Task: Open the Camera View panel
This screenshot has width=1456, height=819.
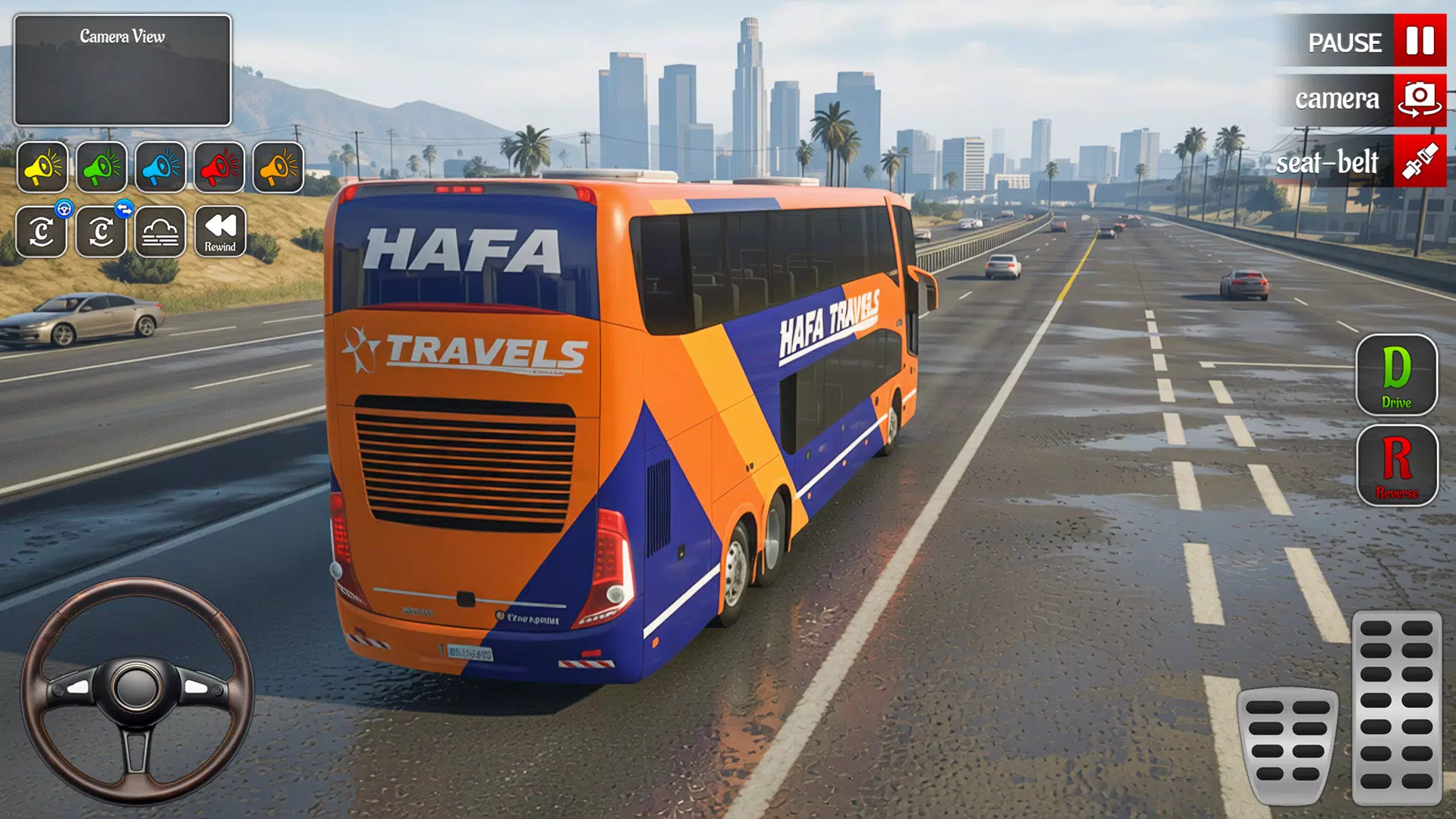Action: tap(122, 70)
